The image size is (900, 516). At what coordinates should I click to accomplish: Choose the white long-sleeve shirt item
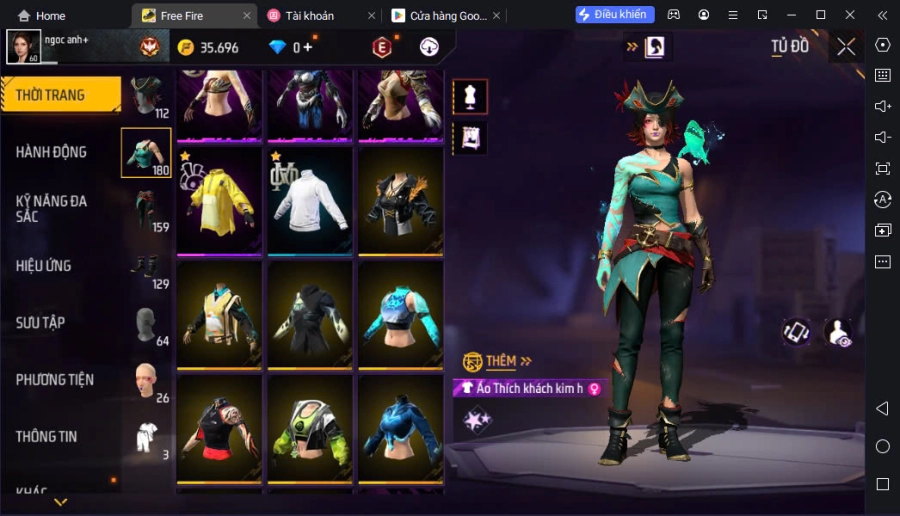point(309,200)
